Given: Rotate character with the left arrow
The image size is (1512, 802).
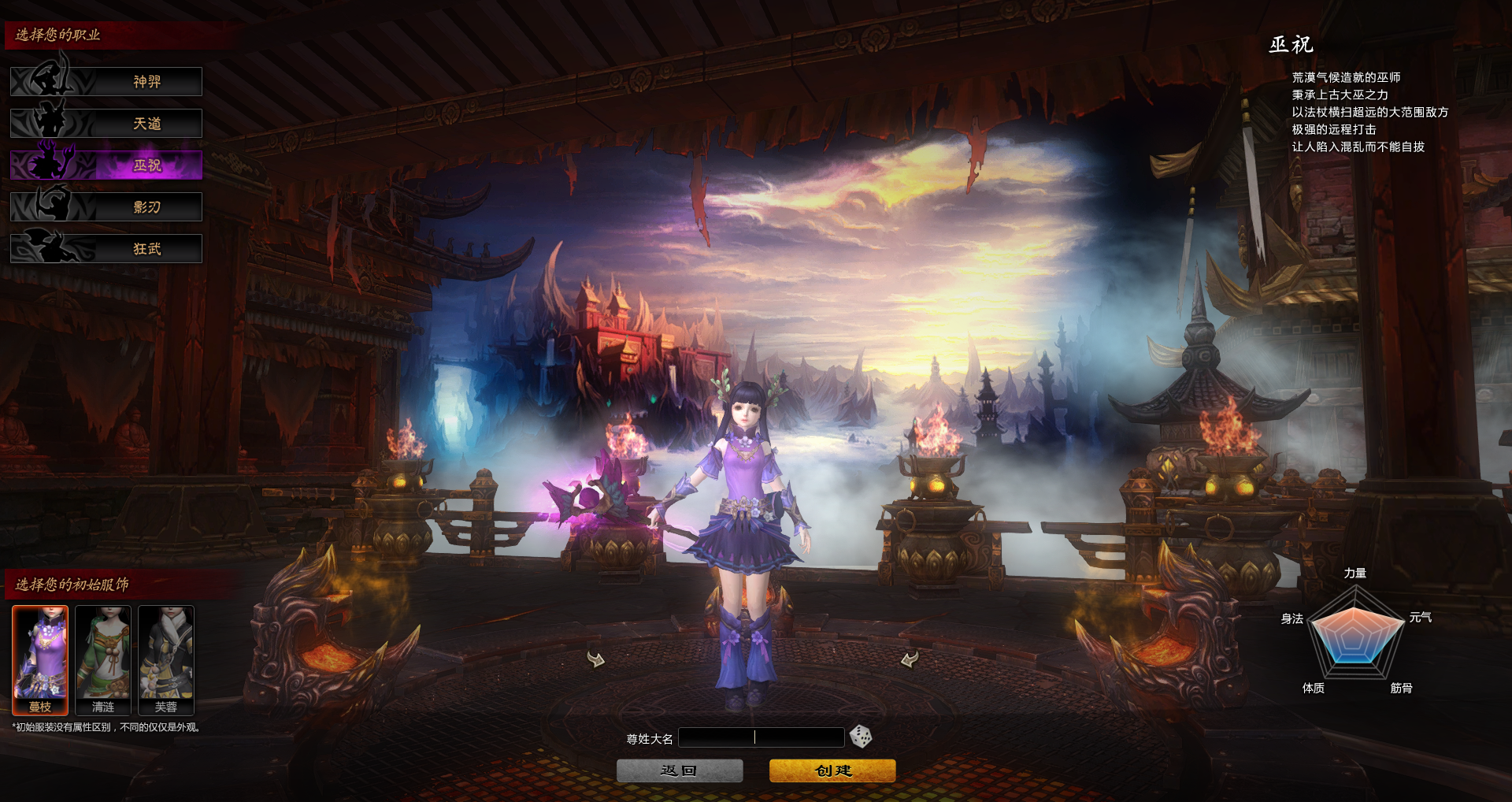Looking at the screenshot, I should click(596, 659).
